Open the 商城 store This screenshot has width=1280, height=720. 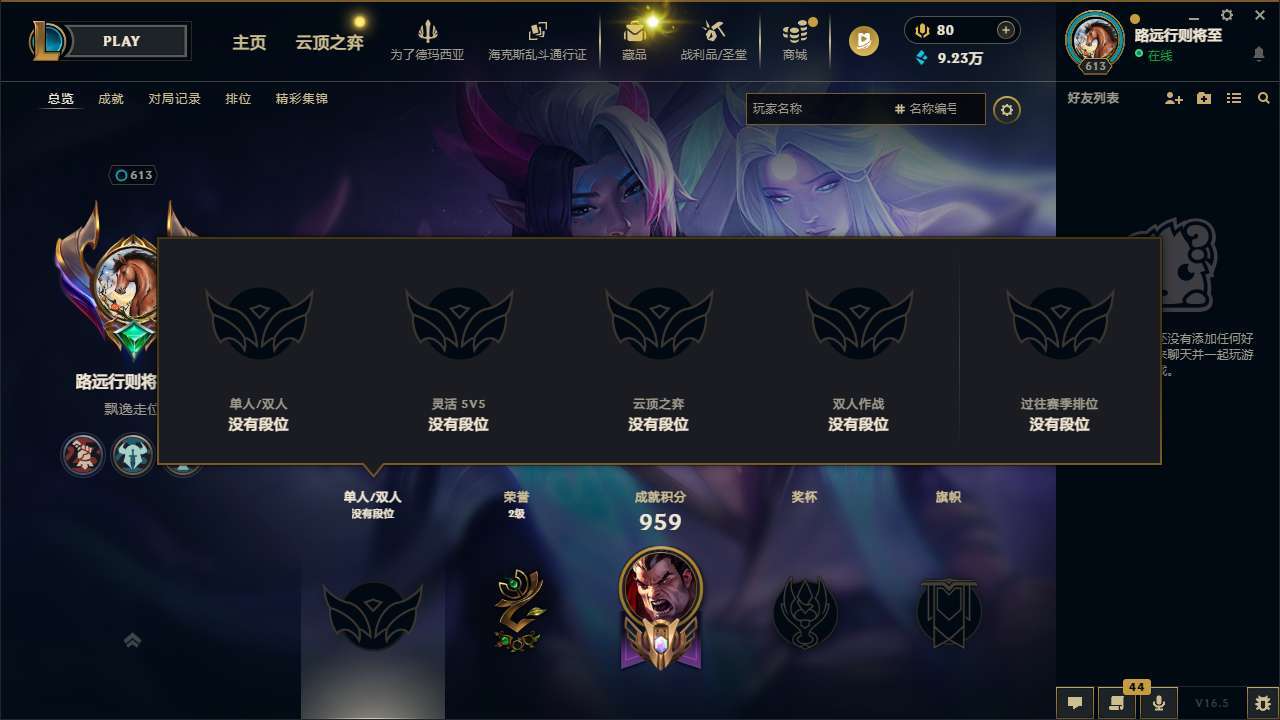click(x=795, y=40)
